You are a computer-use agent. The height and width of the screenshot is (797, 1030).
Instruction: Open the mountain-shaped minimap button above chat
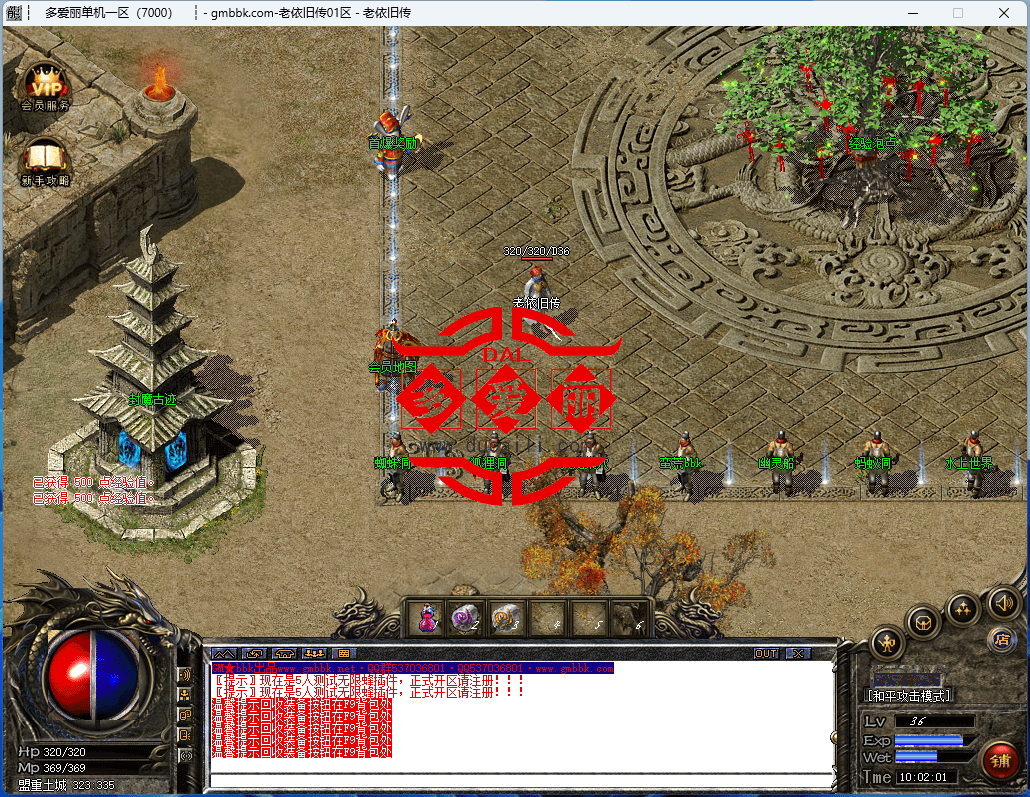click(x=223, y=653)
